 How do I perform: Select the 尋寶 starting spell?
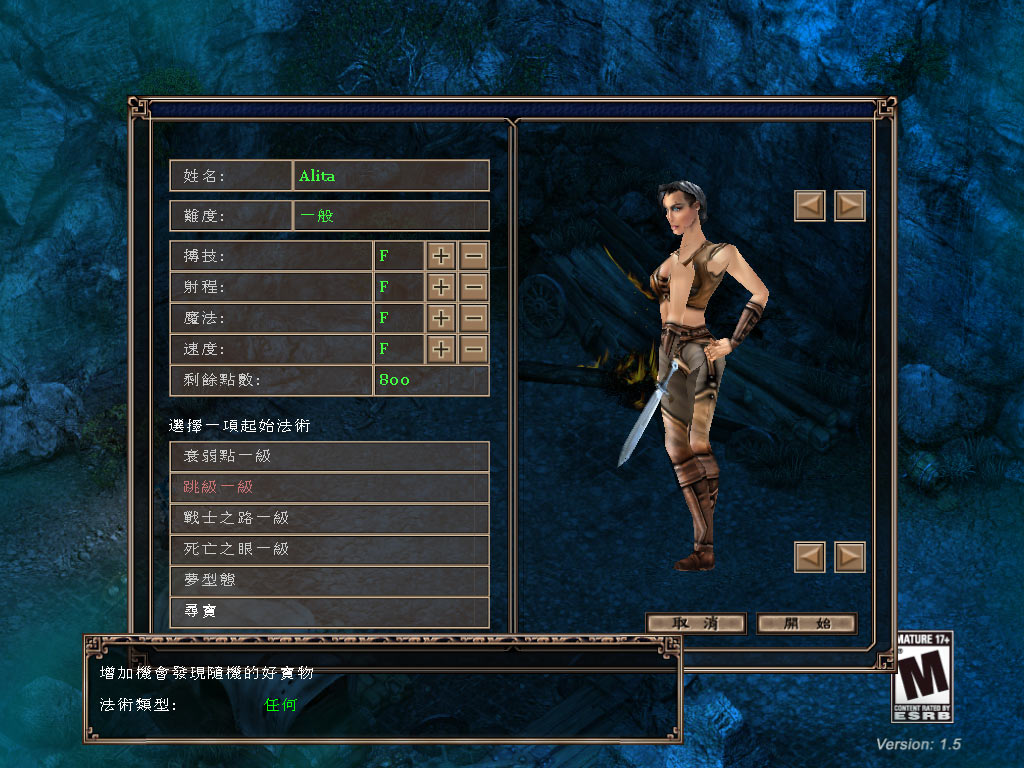point(329,611)
